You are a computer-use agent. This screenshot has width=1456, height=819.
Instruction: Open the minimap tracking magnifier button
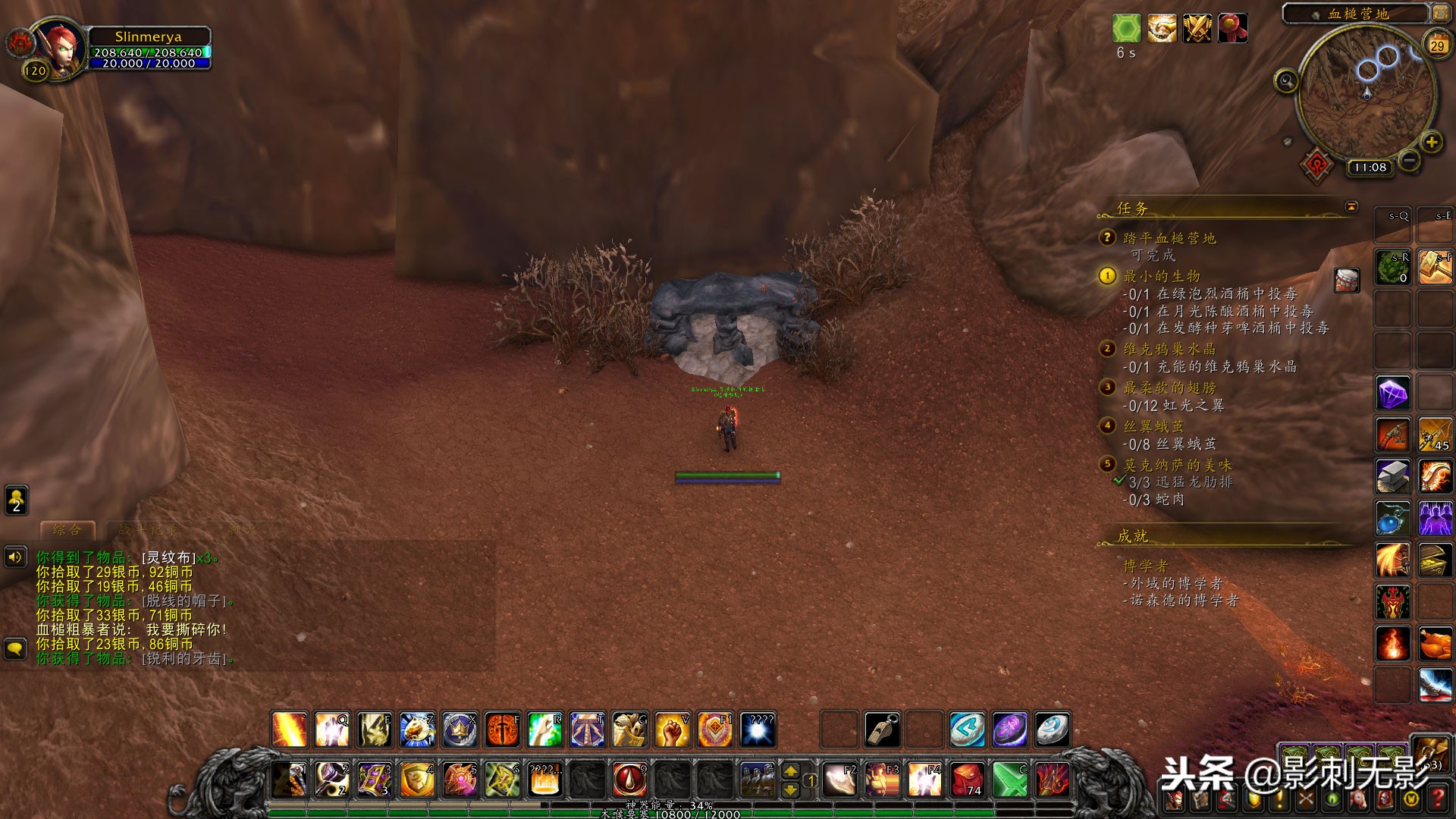[1286, 80]
